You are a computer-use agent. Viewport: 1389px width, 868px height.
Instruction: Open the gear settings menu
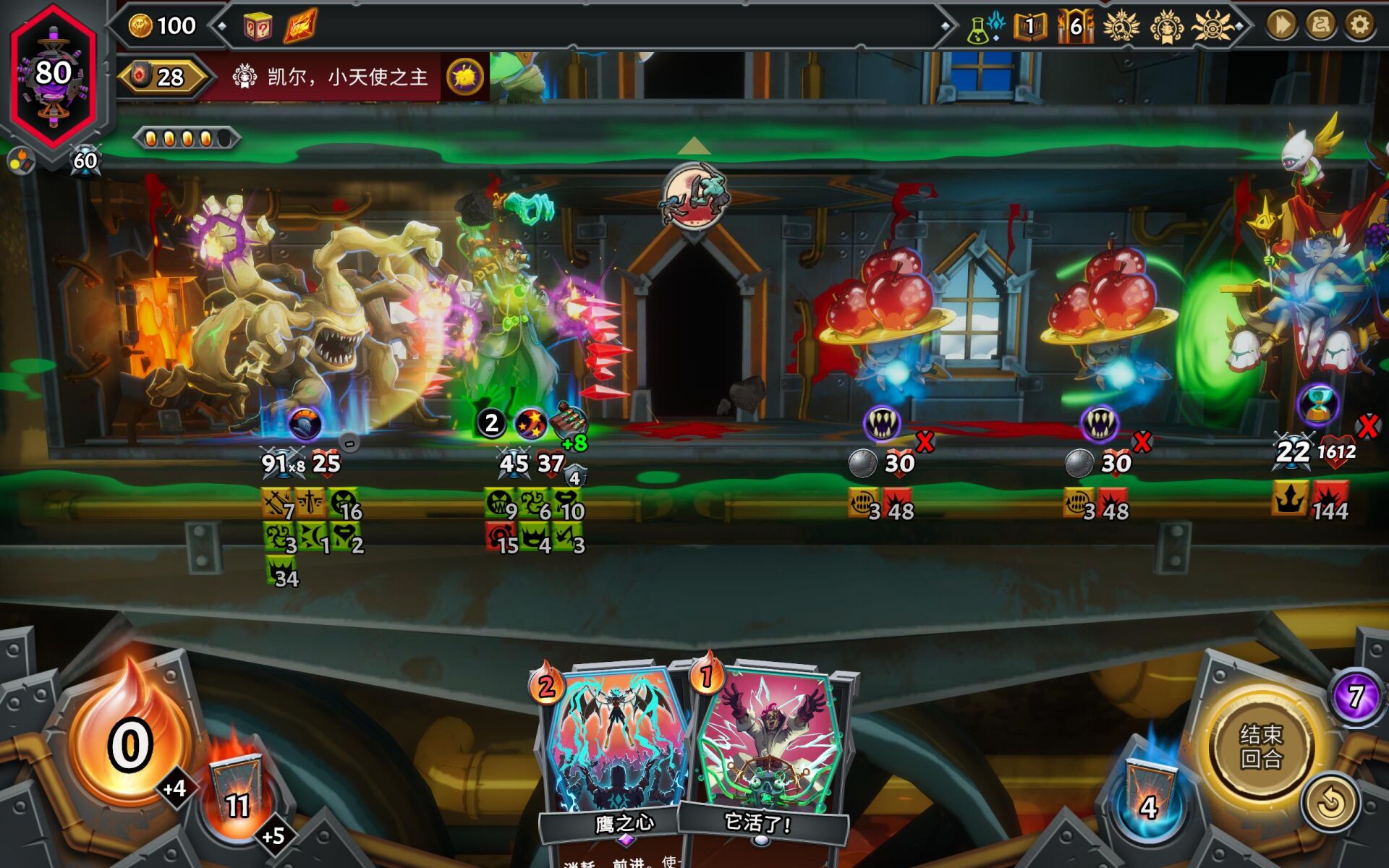pyautogui.click(x=1359, y=25)
